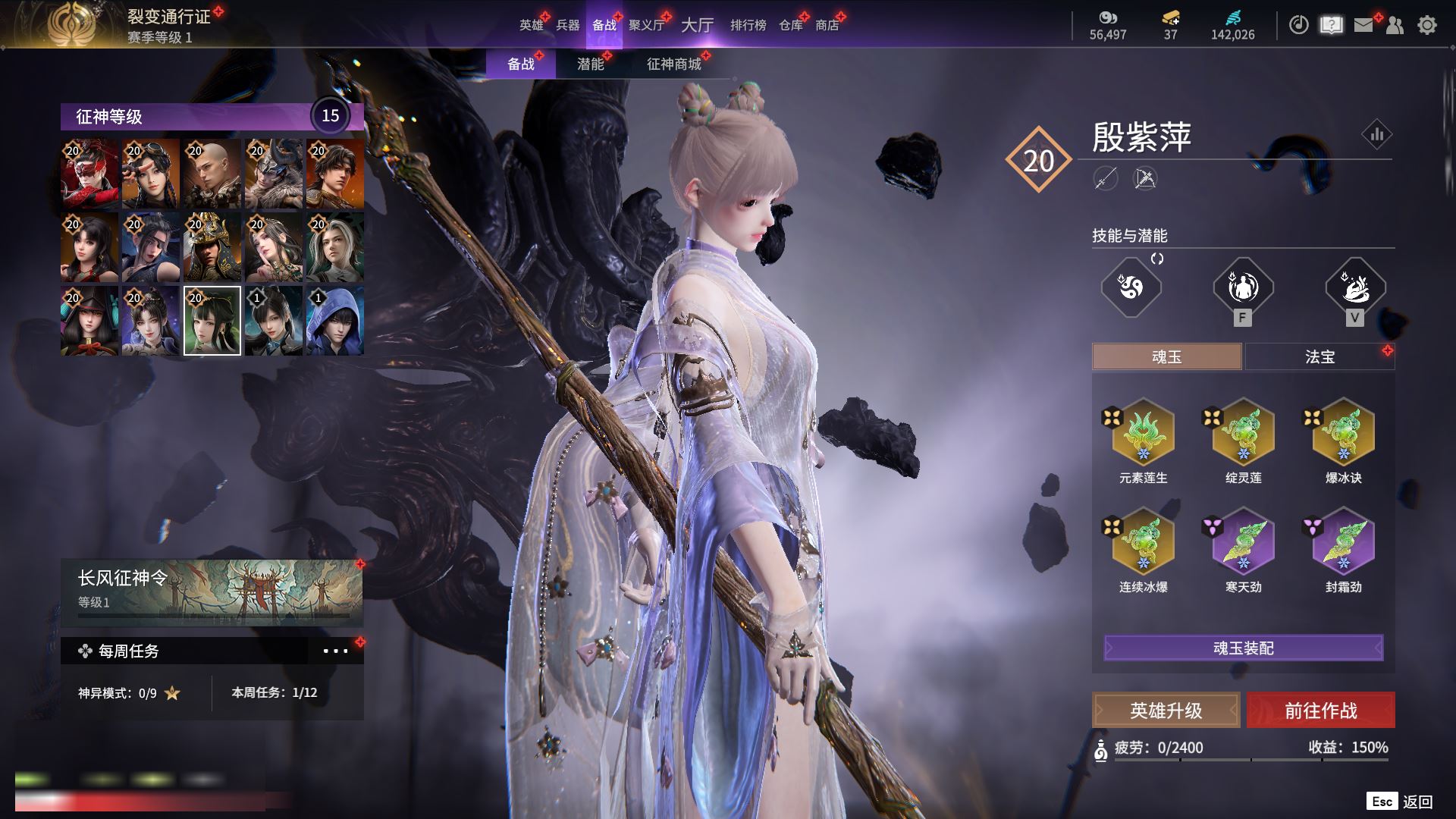
Task: Switch to the 潜能 tab
Action: coord(591,64)
